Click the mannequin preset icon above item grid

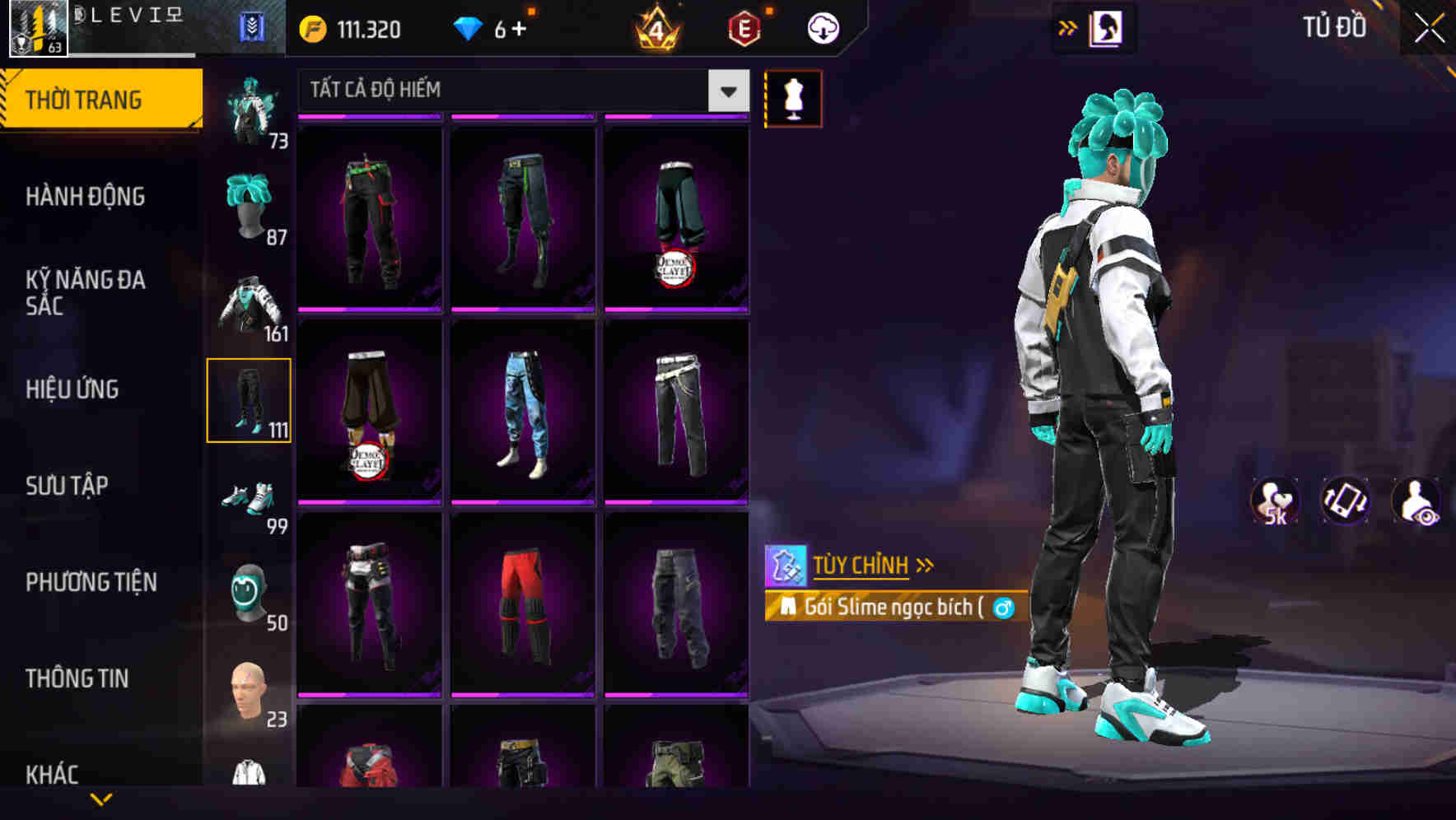click(x=793, y=97)
